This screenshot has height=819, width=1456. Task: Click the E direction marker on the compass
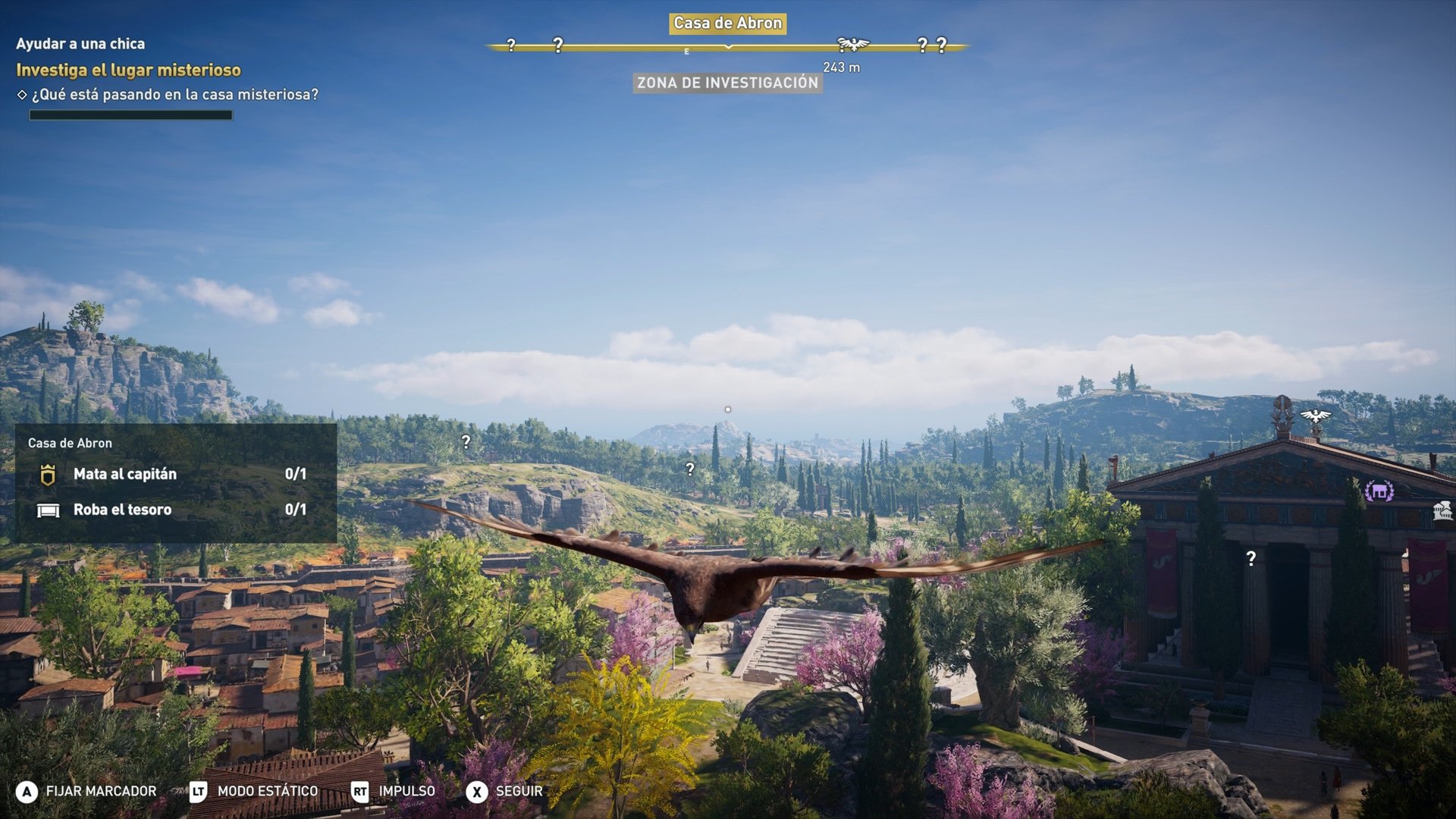tap(687, 52)
